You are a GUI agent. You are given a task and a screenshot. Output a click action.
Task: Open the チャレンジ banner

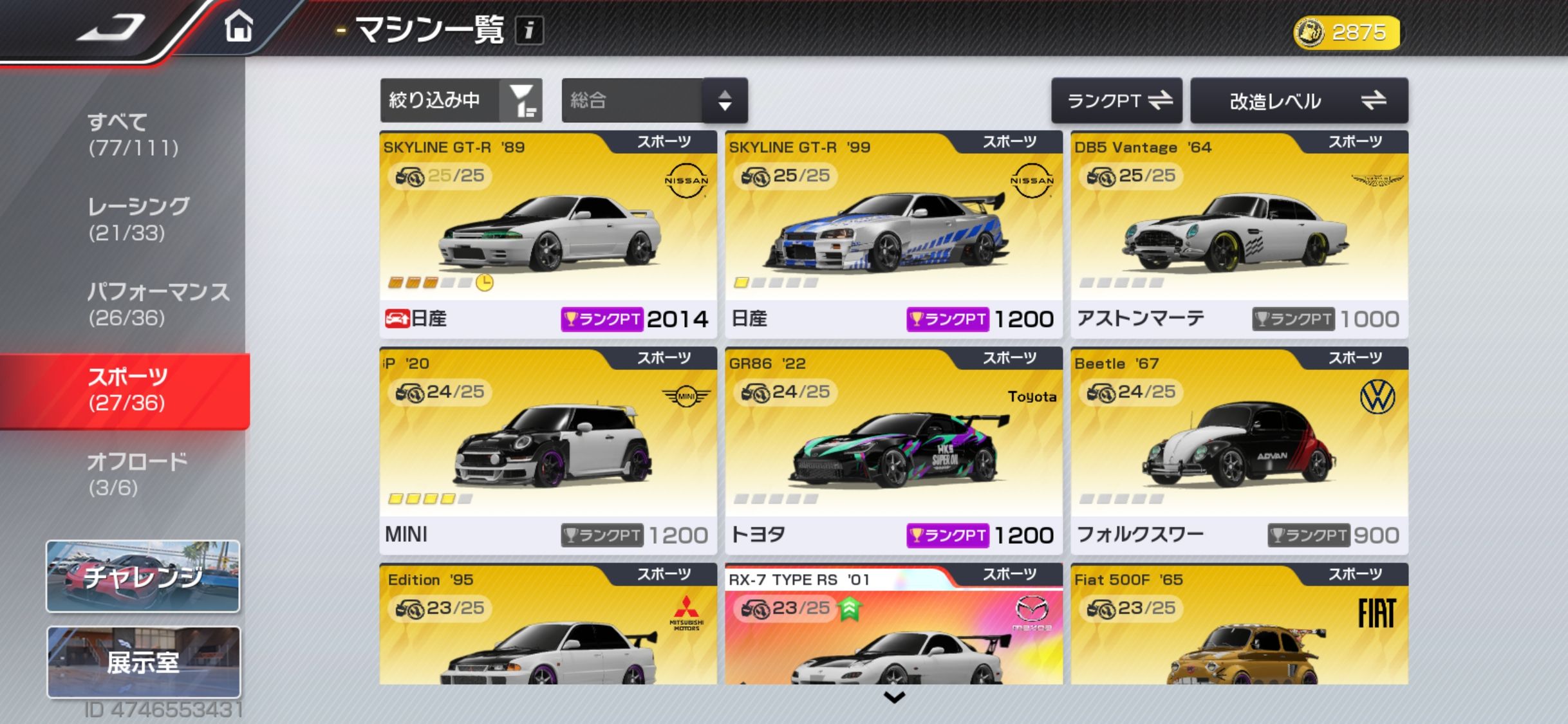click(x=143, y=576)
